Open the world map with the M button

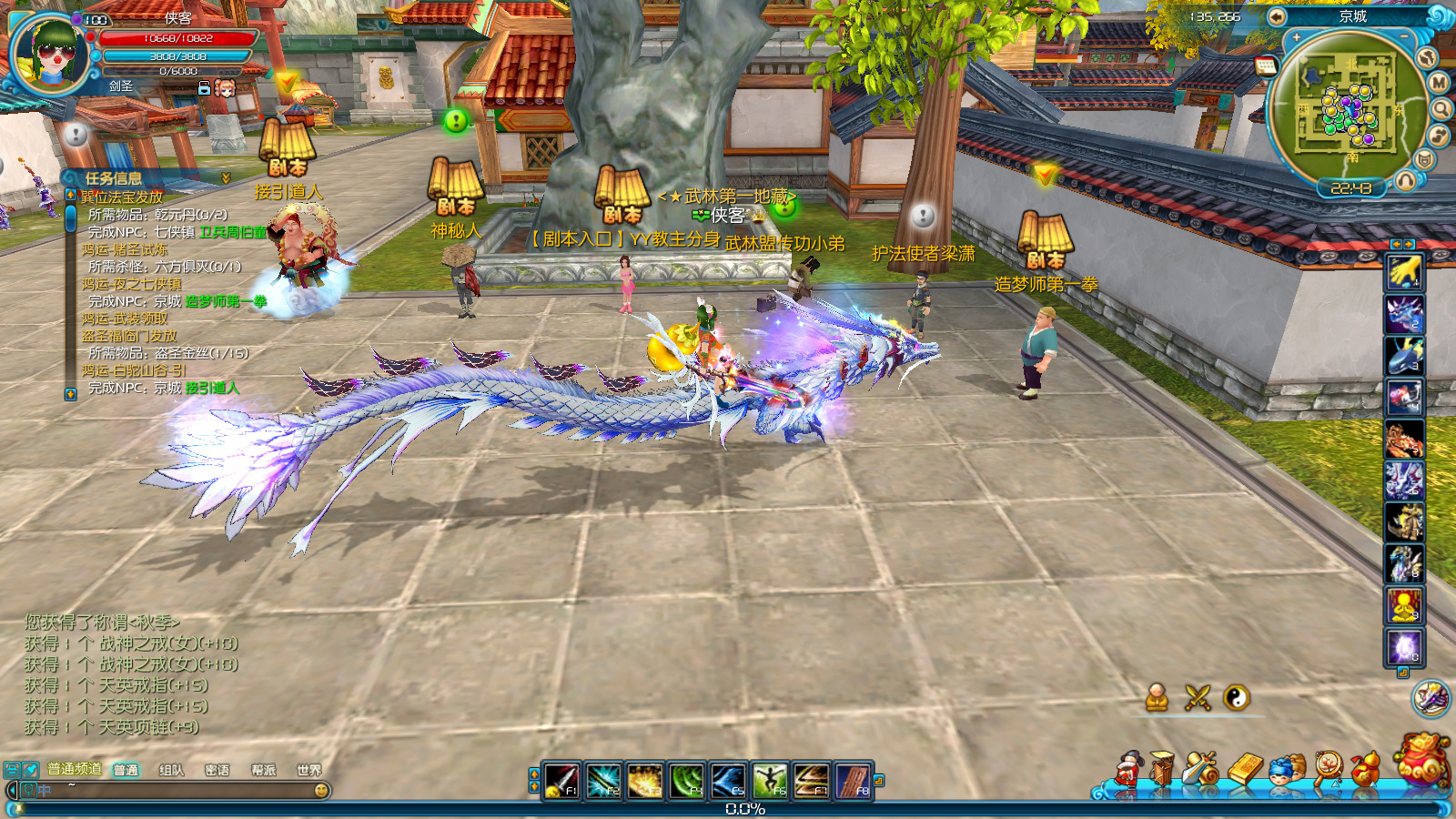[1438, 83]
